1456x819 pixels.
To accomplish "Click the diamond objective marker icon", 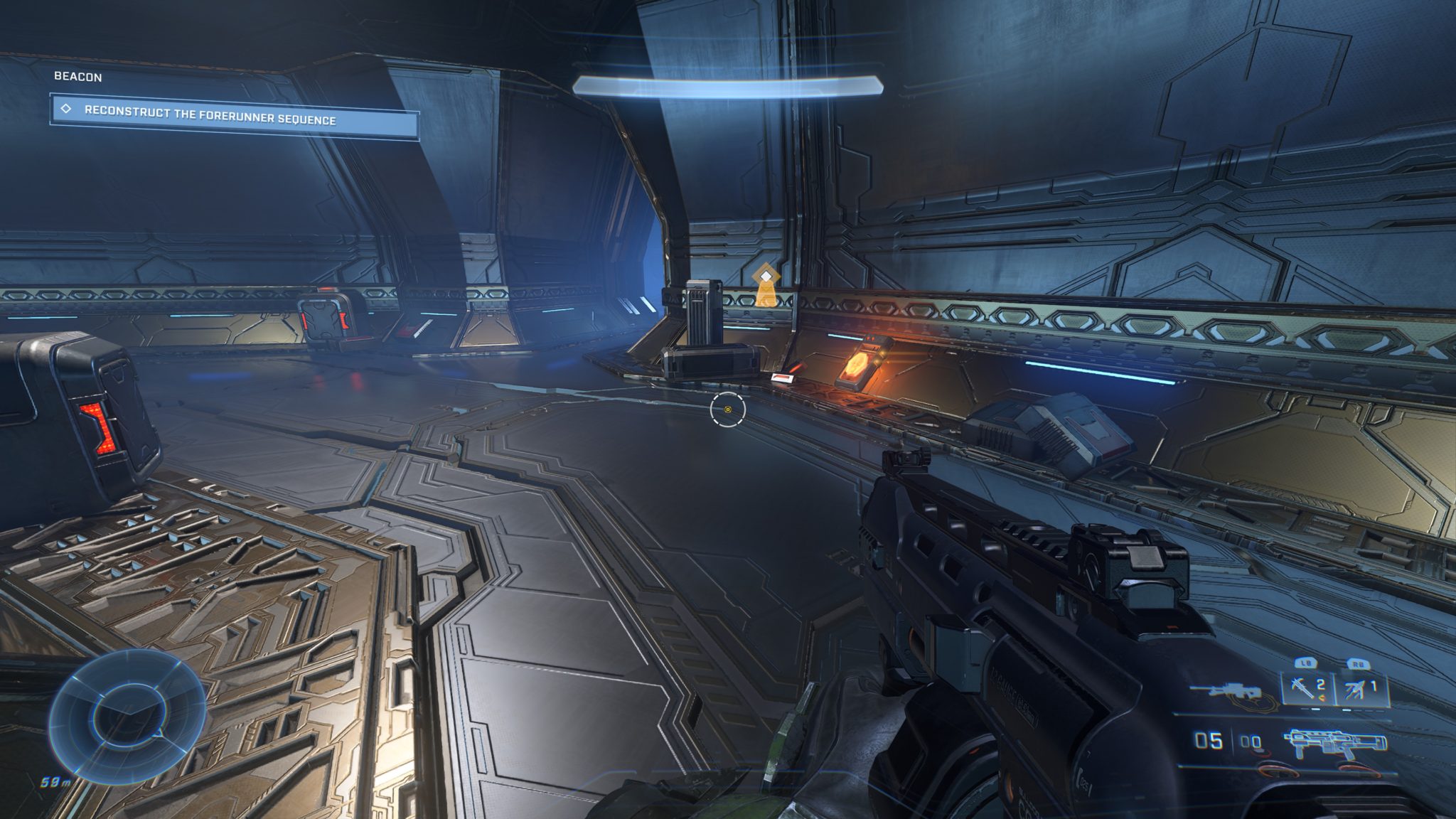I will (66, 108).
